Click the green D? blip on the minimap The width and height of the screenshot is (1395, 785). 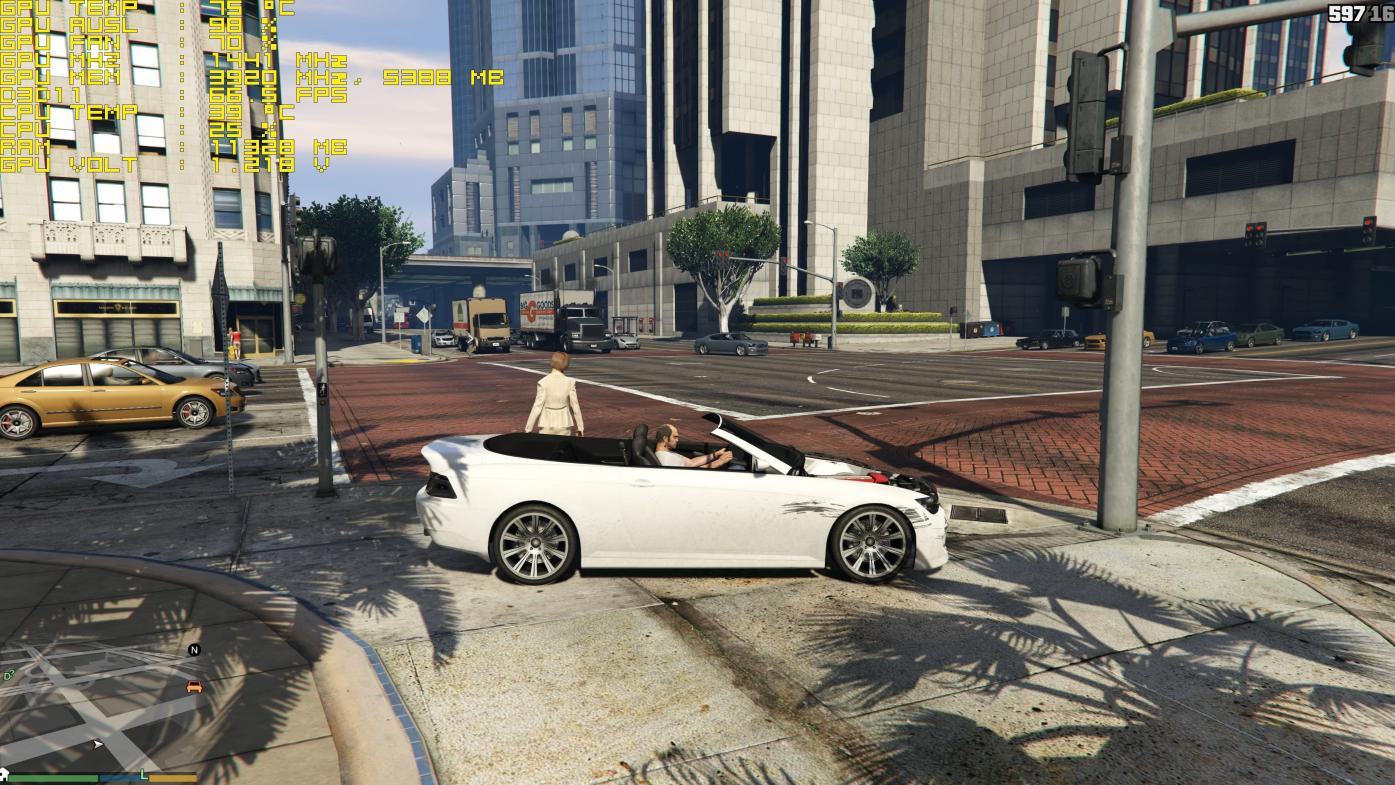[x=9, y=675]
